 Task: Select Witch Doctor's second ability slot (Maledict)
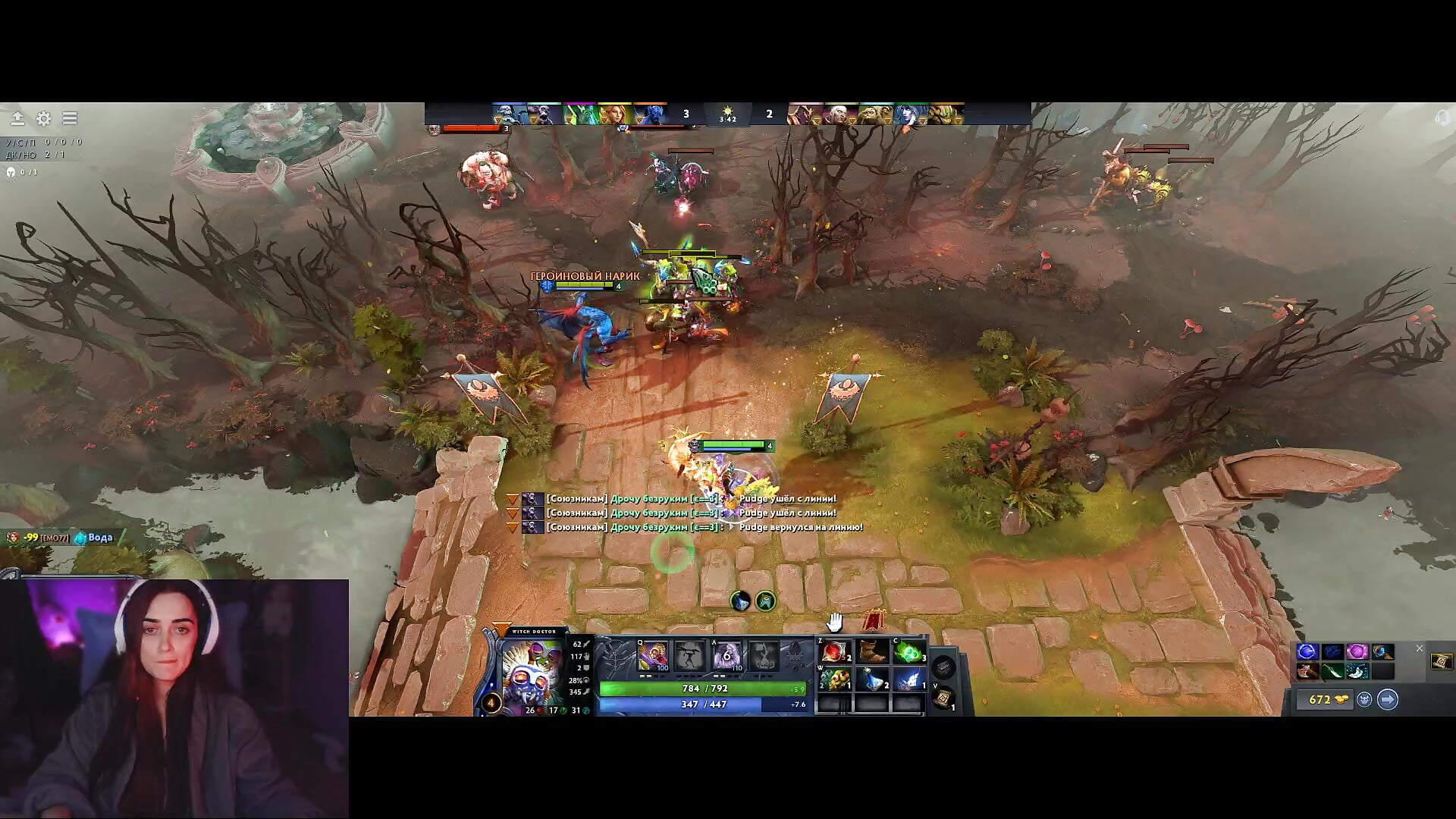coord(688,656)
